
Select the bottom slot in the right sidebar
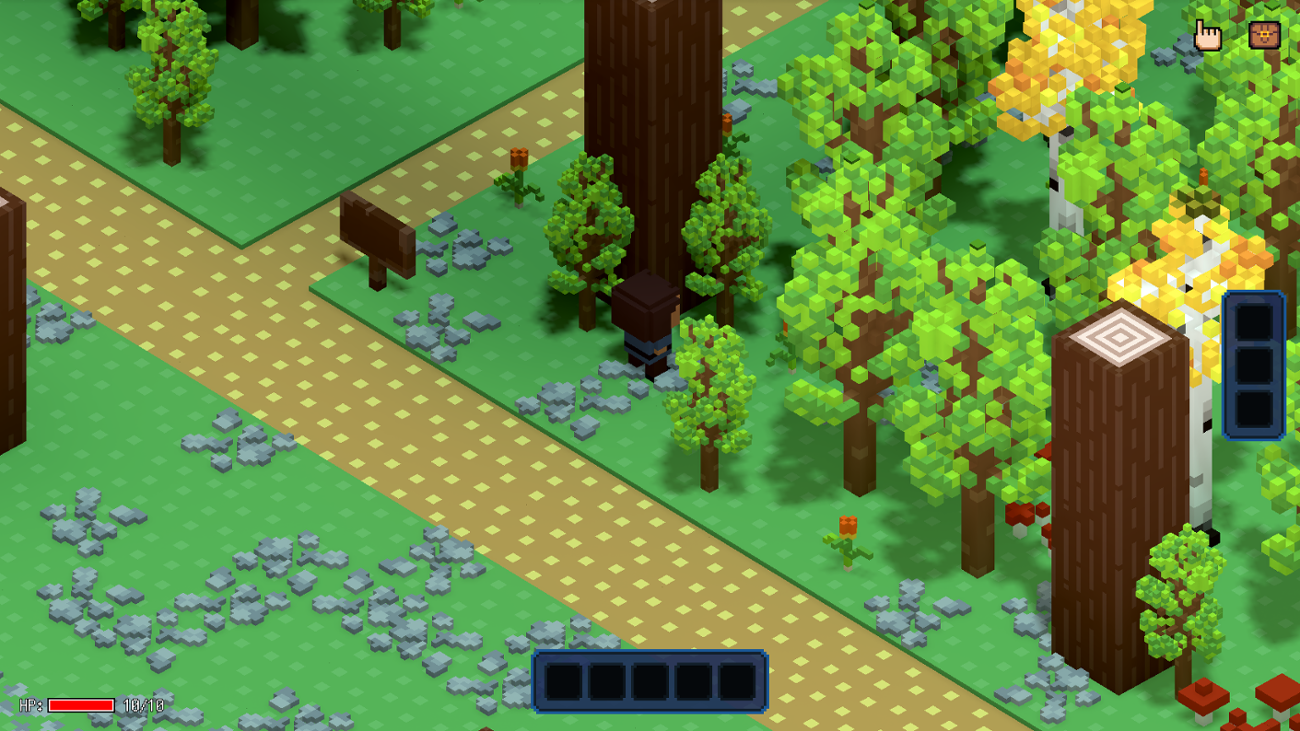1253,410
